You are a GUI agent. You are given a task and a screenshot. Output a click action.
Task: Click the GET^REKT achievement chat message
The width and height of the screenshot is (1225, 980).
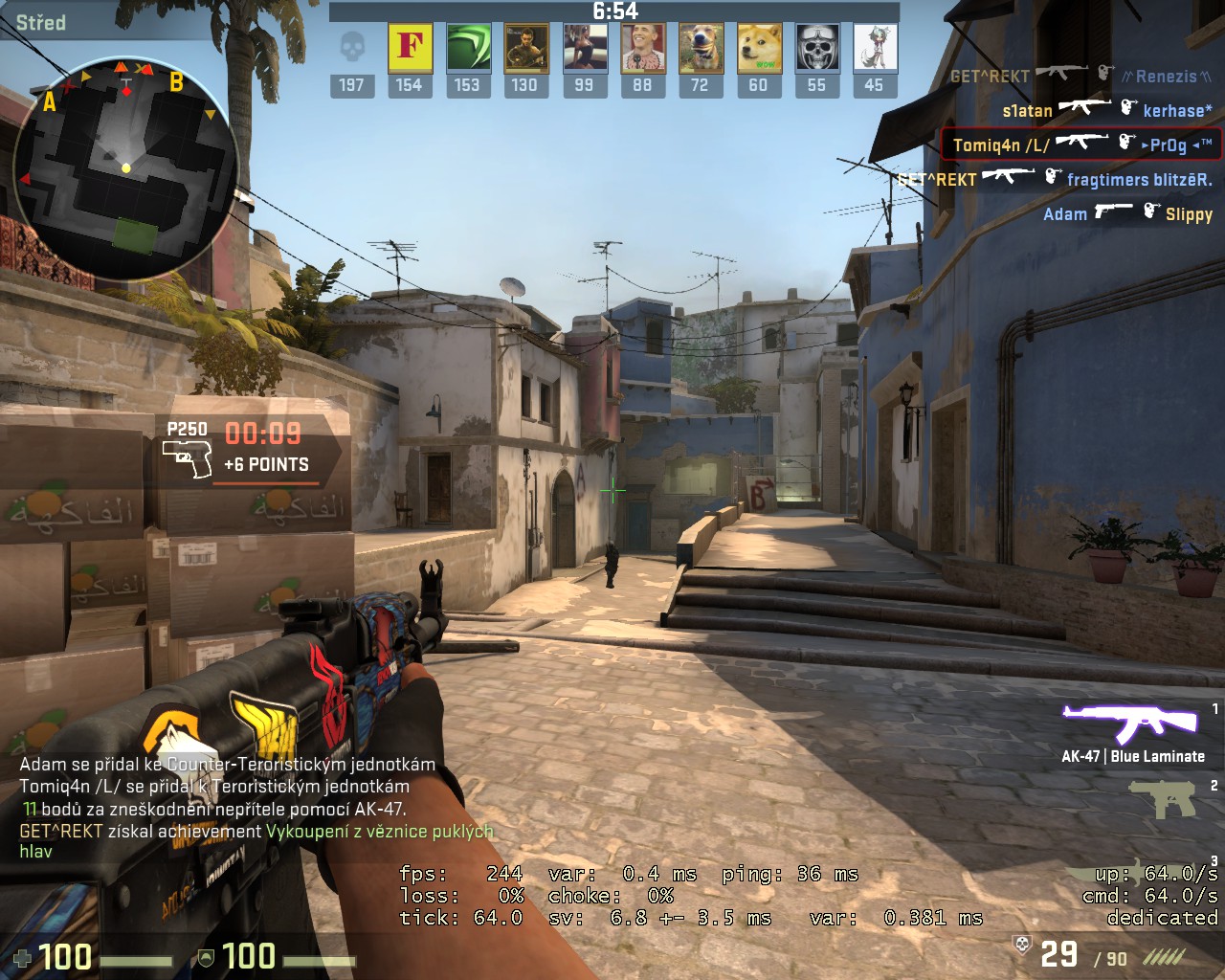[x=256, y=840]
